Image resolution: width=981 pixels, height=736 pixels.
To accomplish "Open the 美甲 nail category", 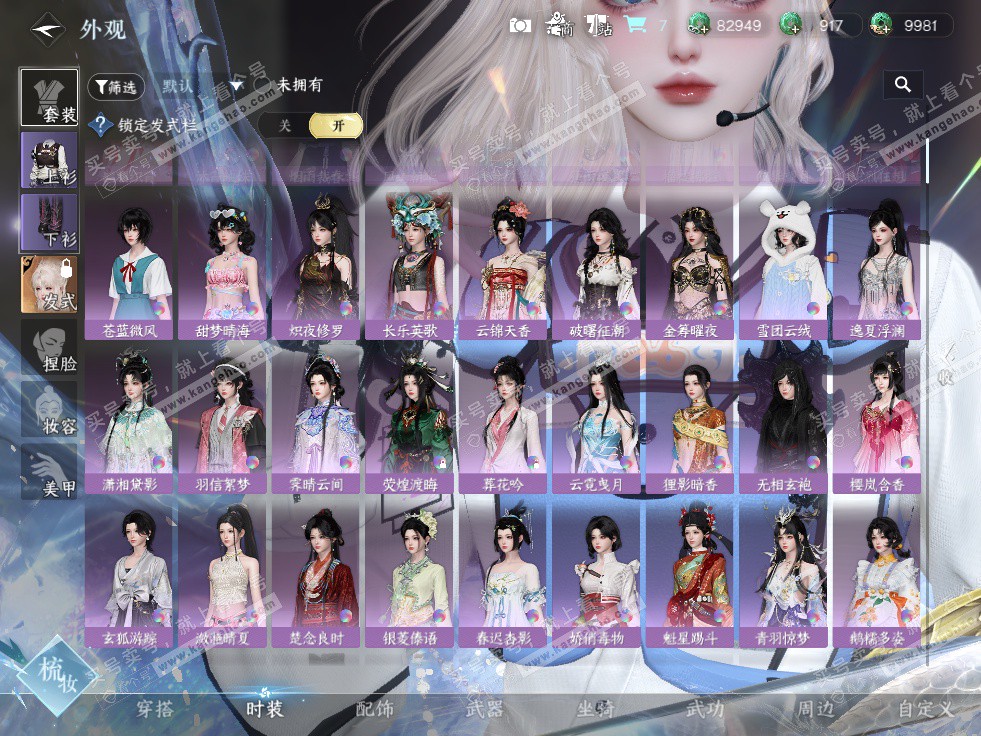I will click(49, 473).
